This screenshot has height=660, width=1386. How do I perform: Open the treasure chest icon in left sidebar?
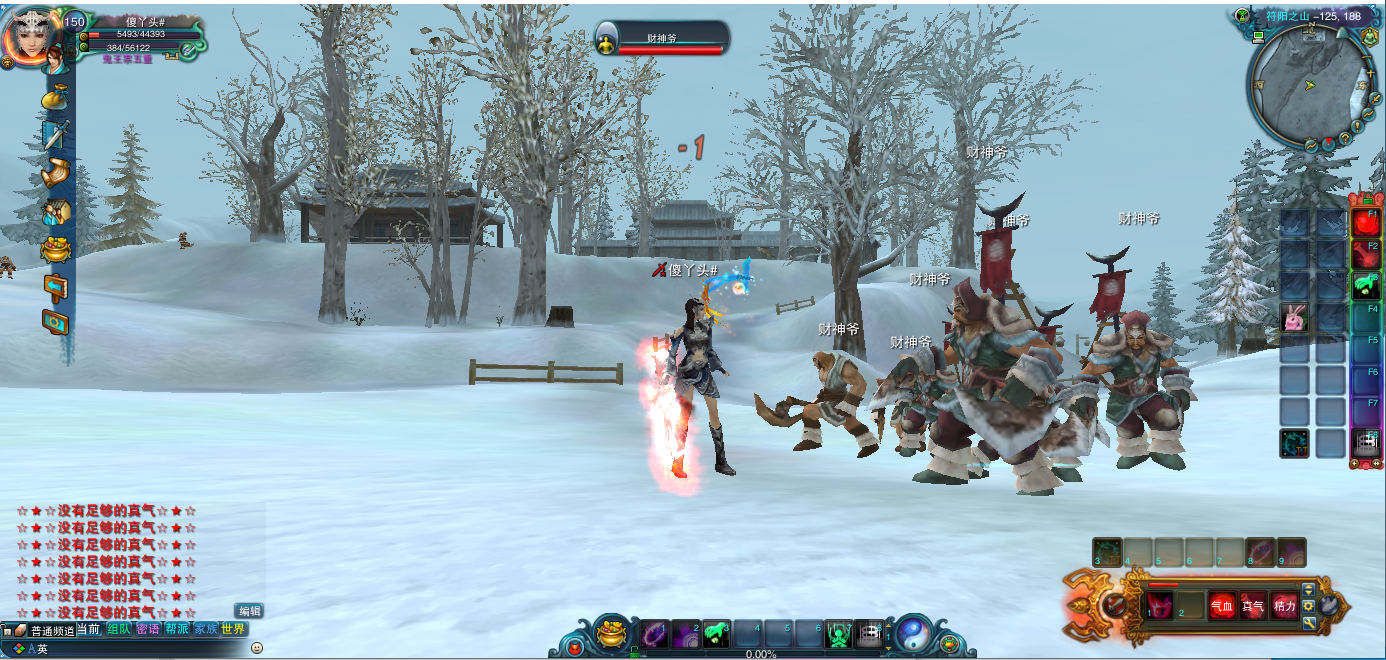(x=55, y=249)
